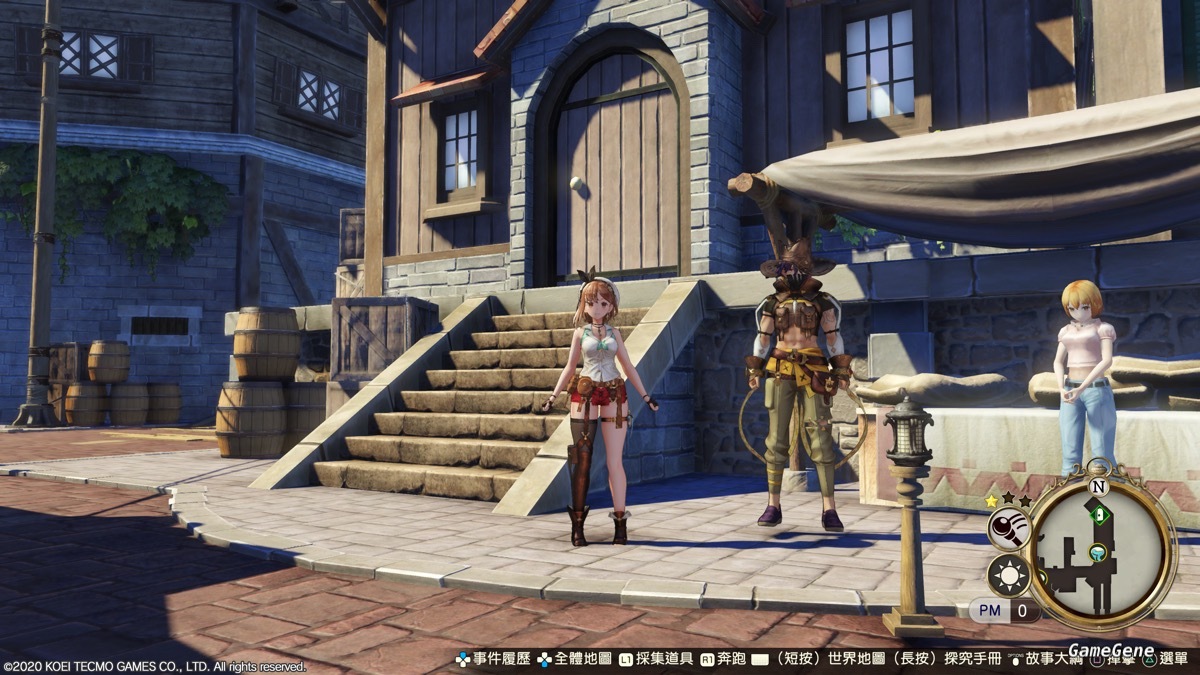
Task: Click the N compass marker atop minimap
Action: coord(1100,487)
